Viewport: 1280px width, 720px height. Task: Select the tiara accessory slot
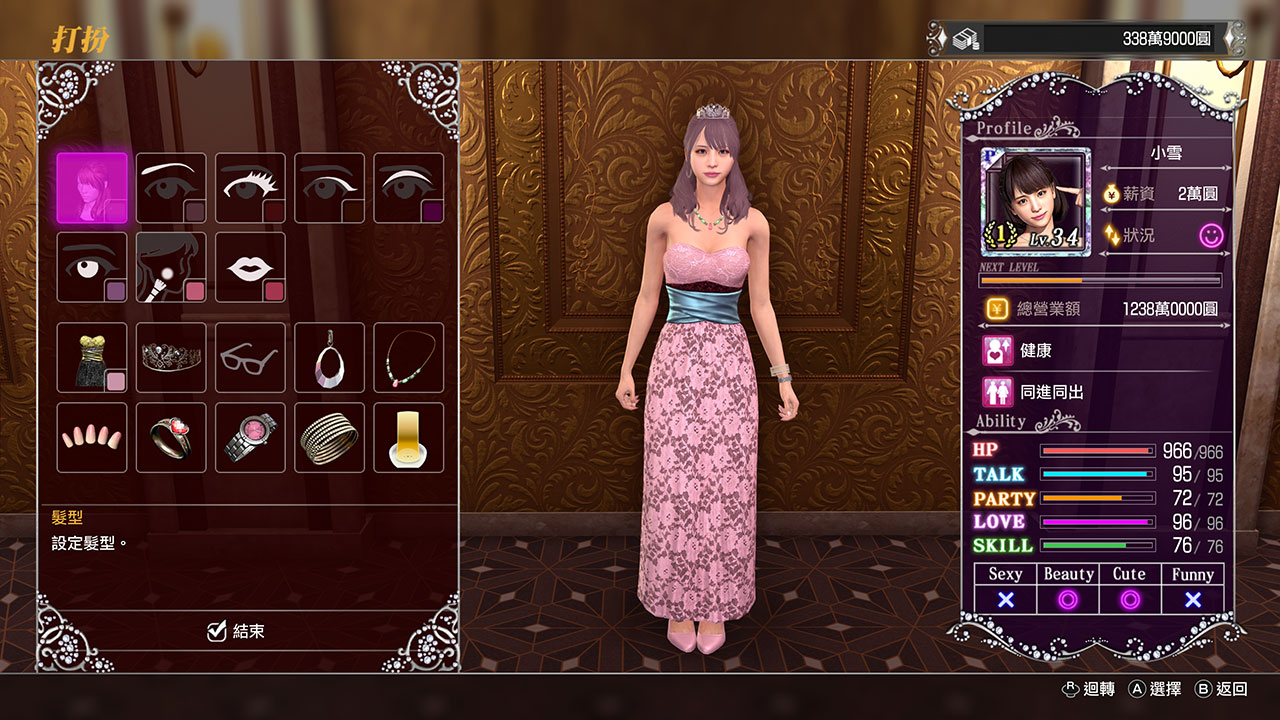point(171,357)
